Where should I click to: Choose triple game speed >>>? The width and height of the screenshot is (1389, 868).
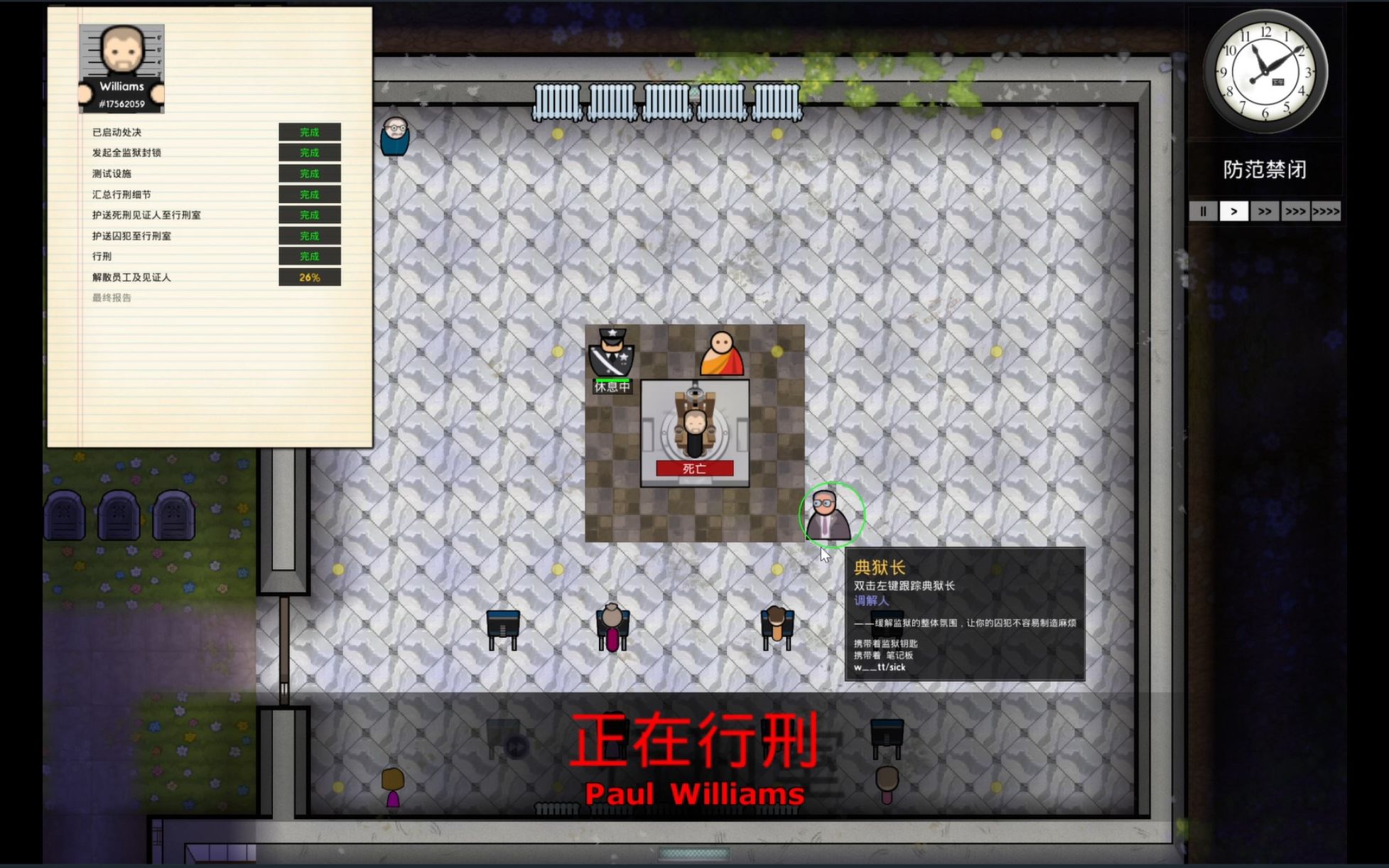(1295, 211)
